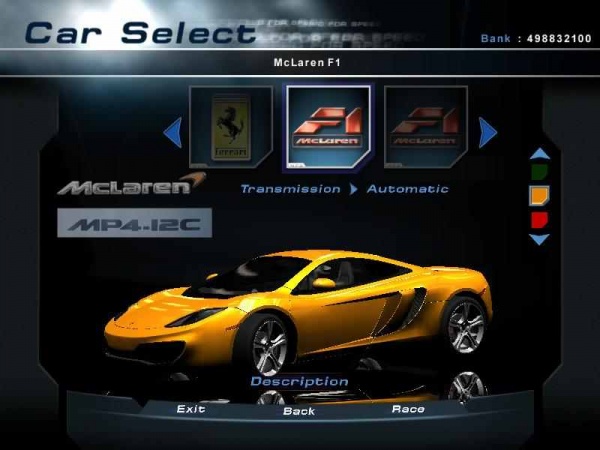Select the Ferrari manufacturer badge
This screenshot has width=600, height=450.
coord(231,129)
